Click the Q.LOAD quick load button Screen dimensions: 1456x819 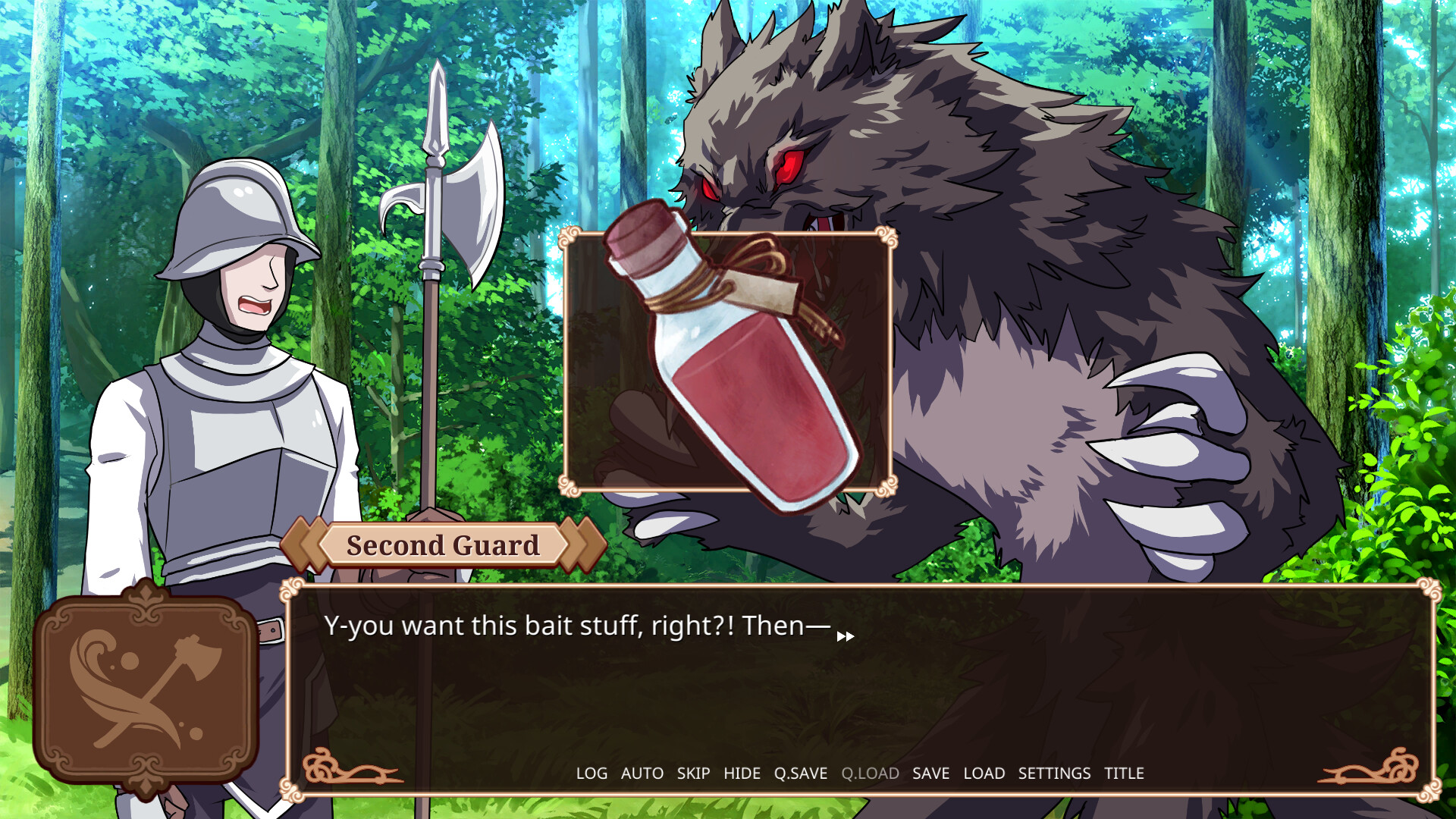[870, 773]
